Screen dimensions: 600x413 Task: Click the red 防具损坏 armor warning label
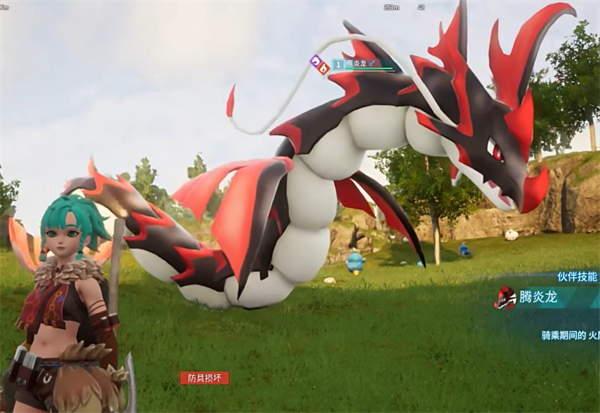(x=204, y=378)
